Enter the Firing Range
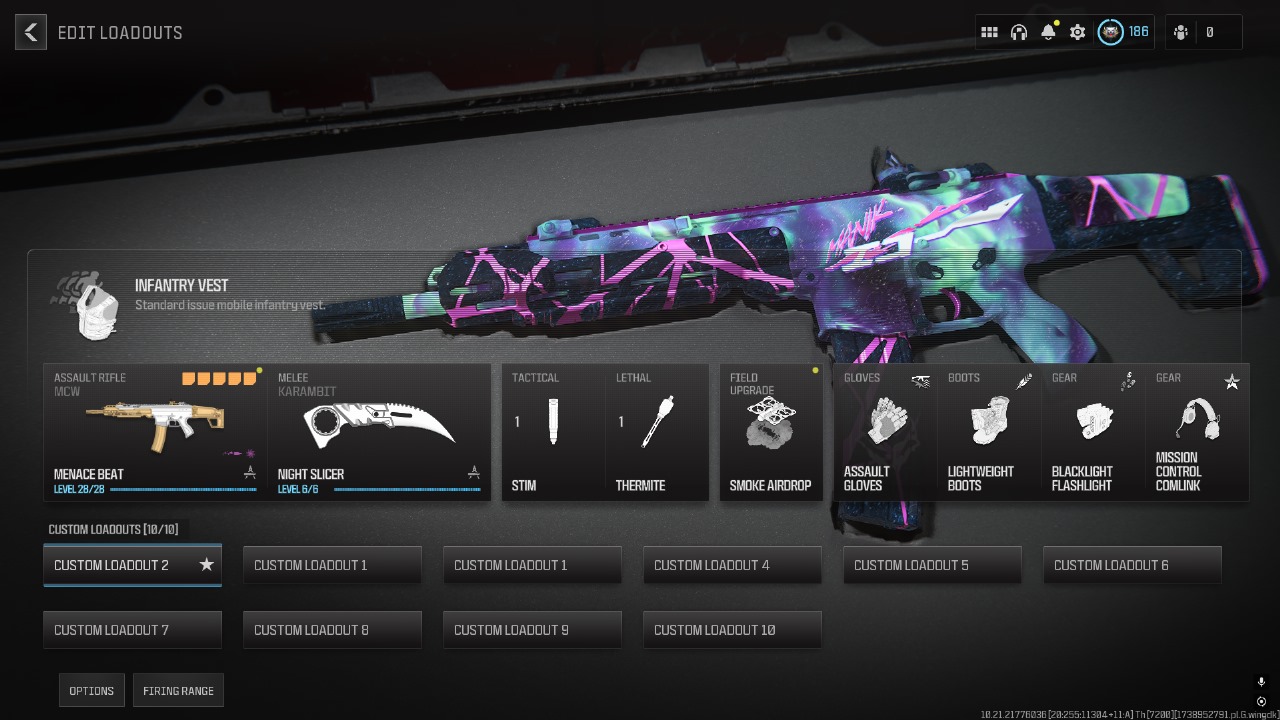 [178, 691]
